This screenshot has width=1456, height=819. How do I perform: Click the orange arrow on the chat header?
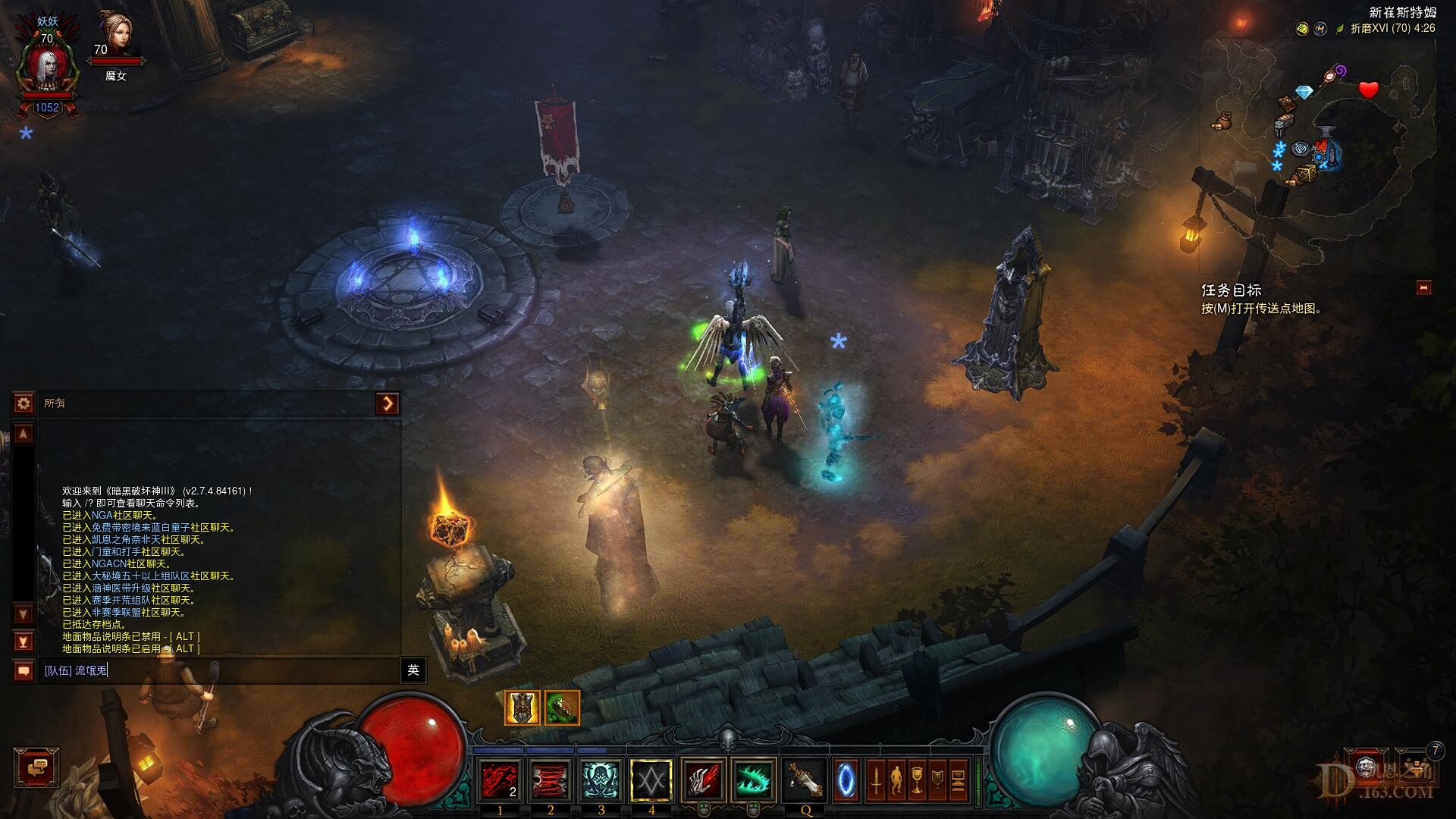point(388,403)
